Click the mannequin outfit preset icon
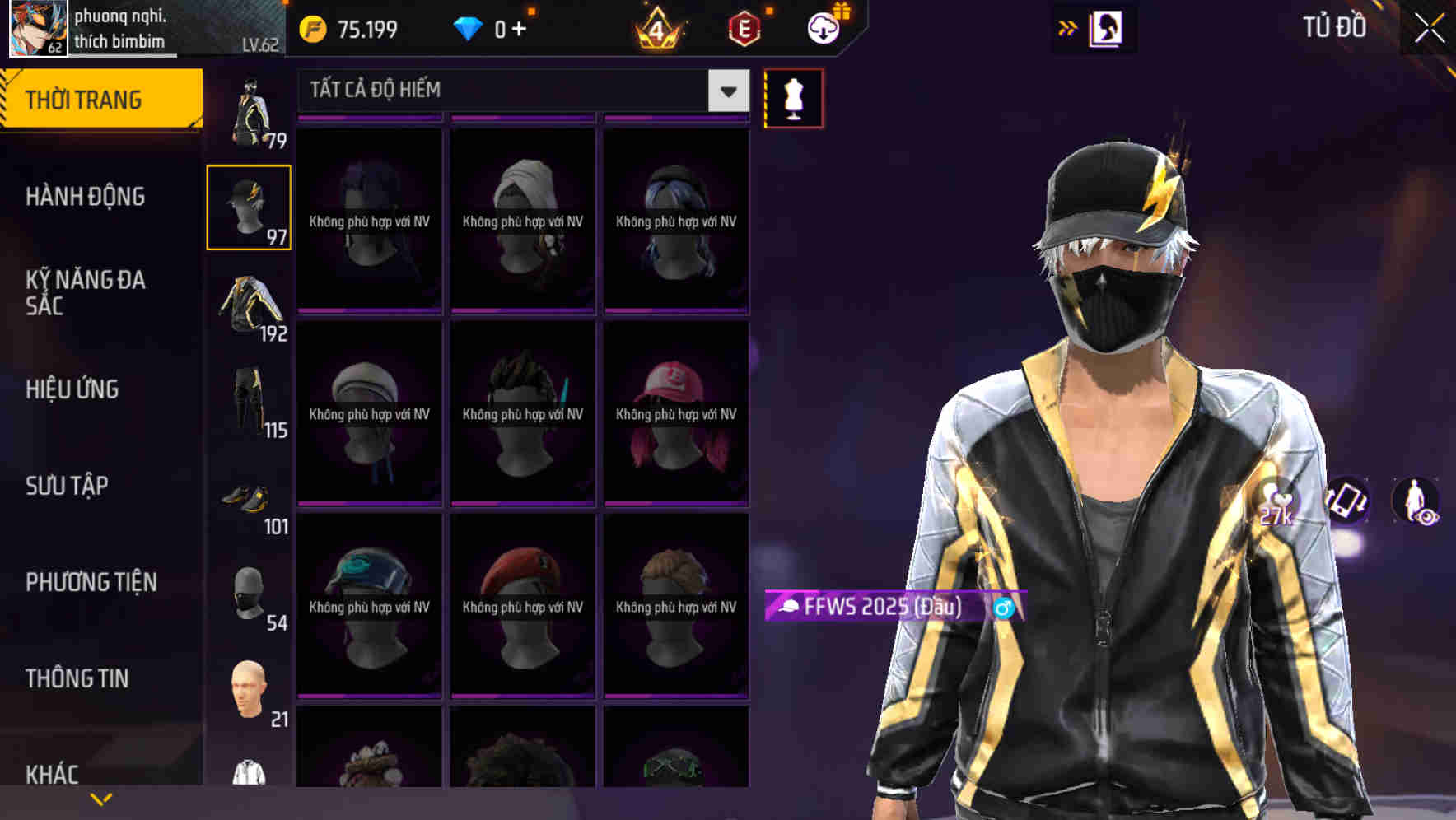The image size is (1456, 820). tap(792, 97)
